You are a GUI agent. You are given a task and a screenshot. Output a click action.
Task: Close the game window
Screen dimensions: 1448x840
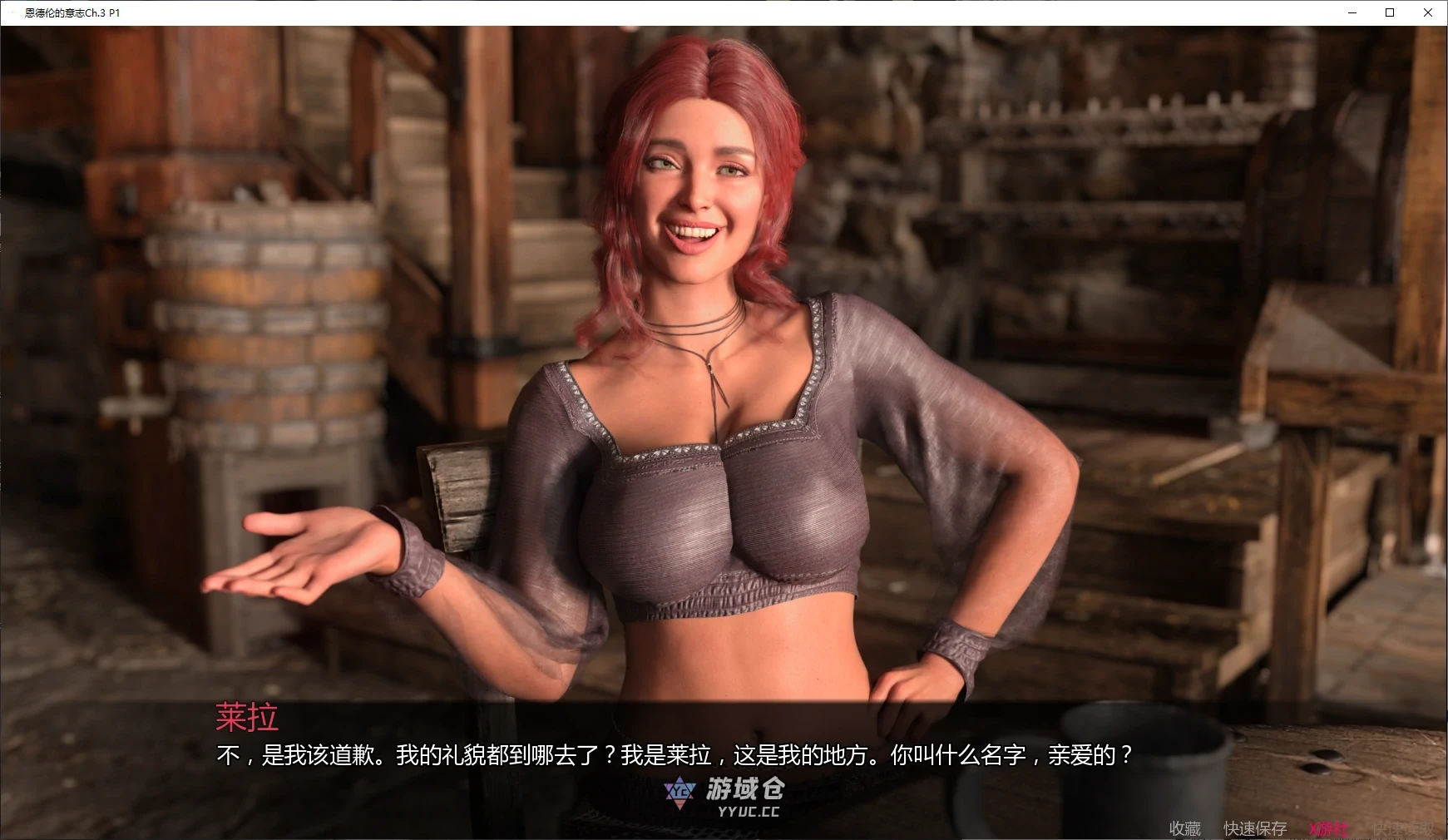(1428, 12)
